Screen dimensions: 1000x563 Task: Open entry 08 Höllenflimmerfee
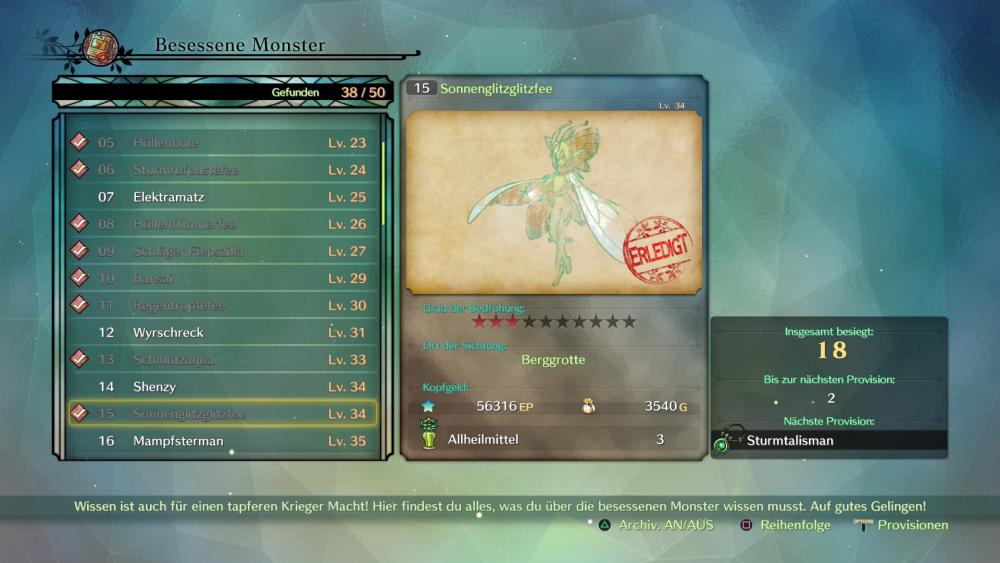222,224
